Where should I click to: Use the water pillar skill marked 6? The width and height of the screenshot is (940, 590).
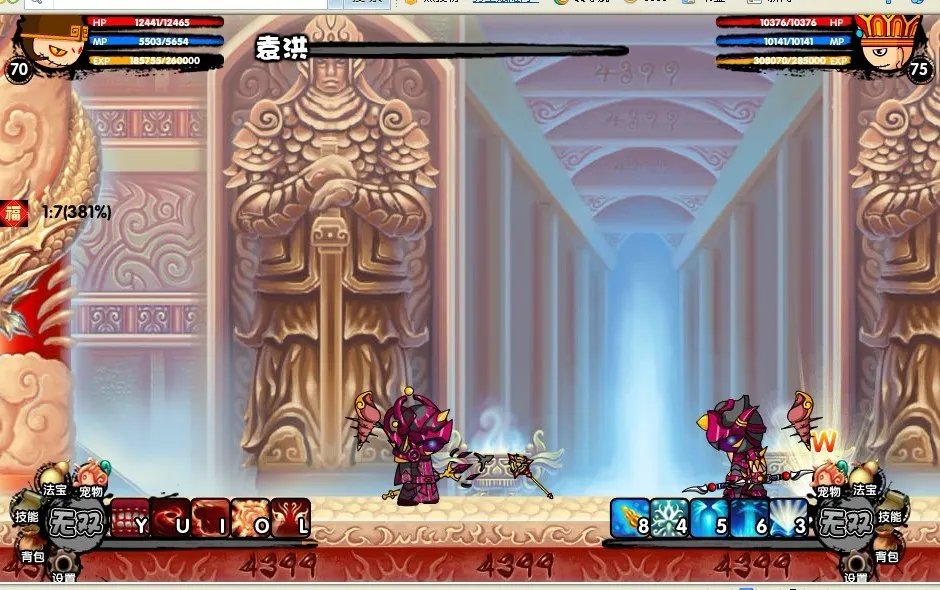(x=749, y=518)
